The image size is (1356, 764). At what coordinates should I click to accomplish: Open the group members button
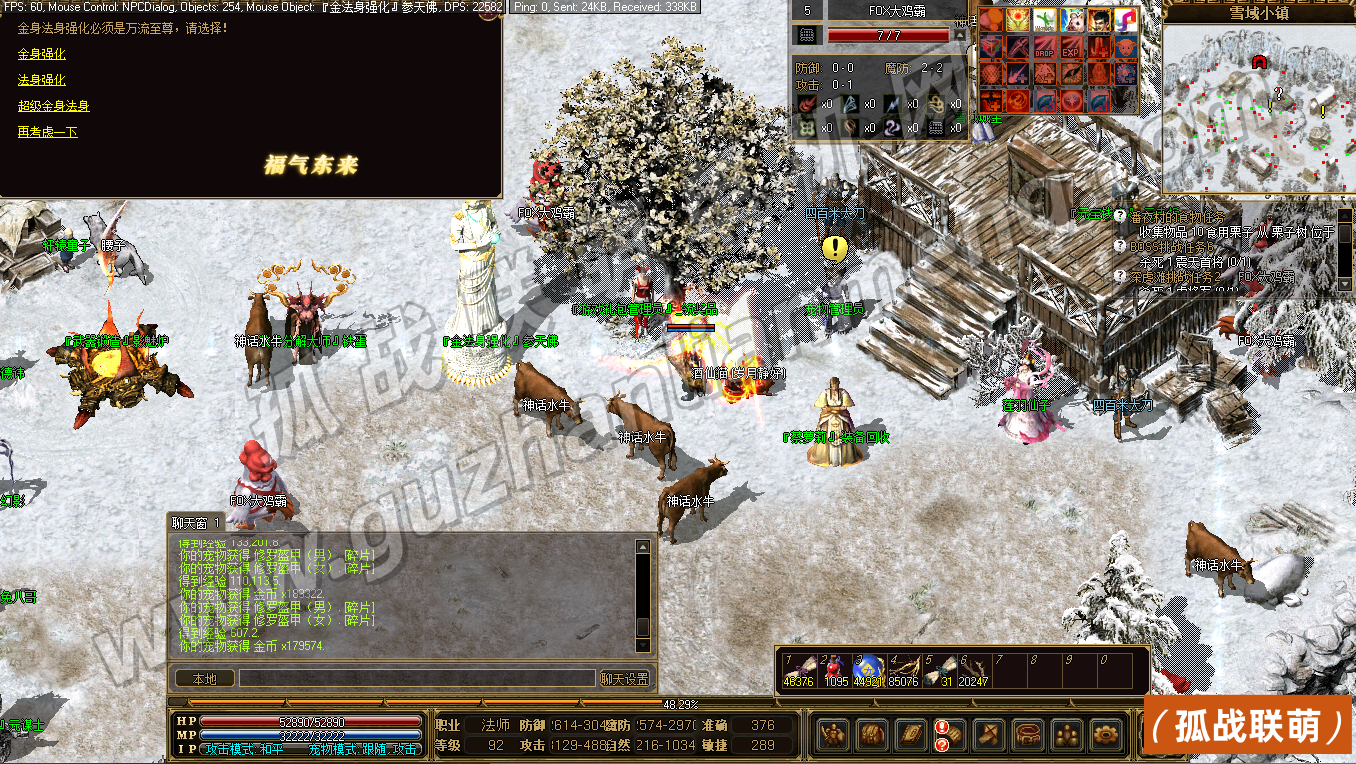pyautogui.click(x=1066, y=735)
